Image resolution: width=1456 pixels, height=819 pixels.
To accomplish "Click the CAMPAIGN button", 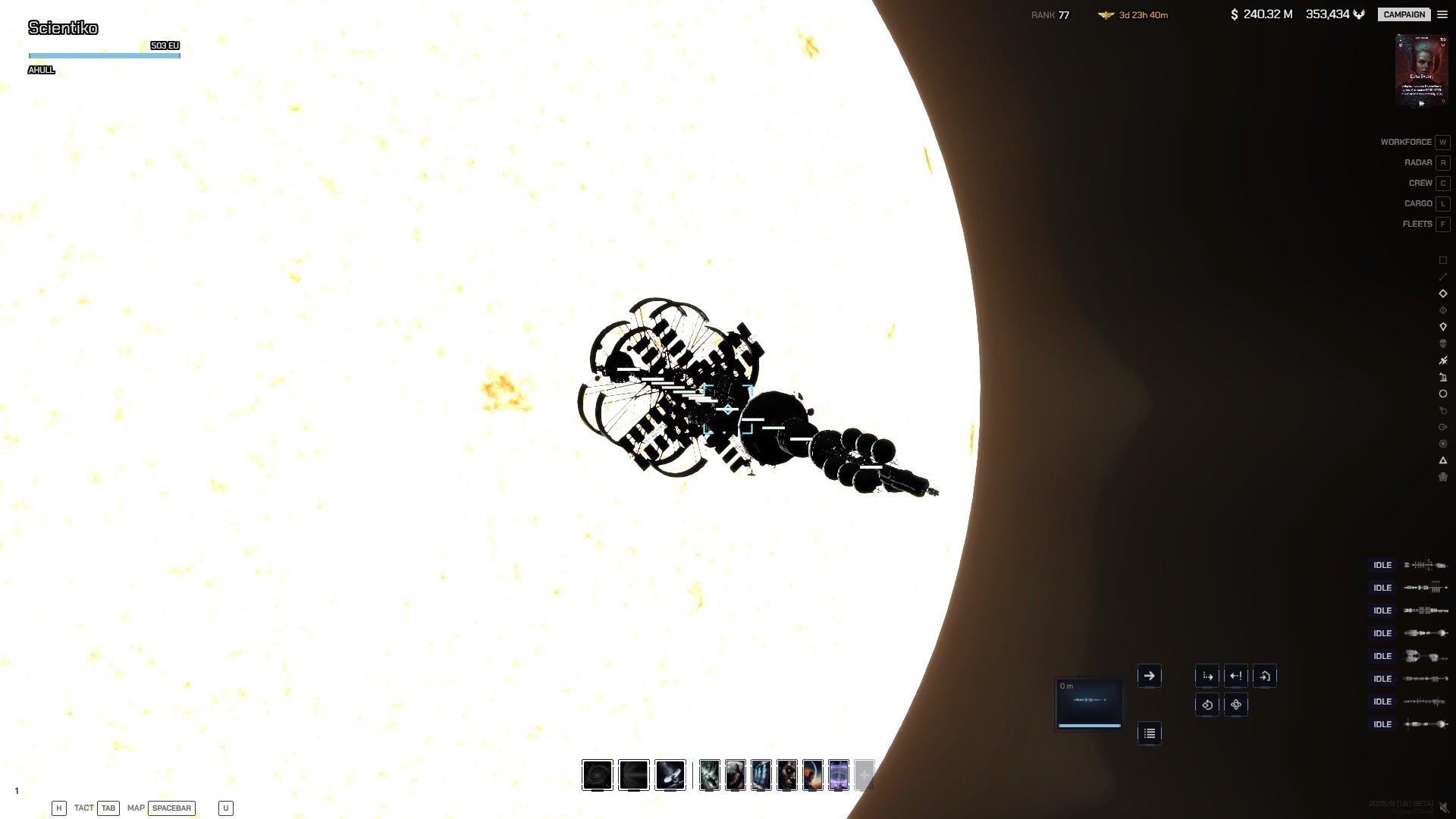I will tap(1404, 14).
